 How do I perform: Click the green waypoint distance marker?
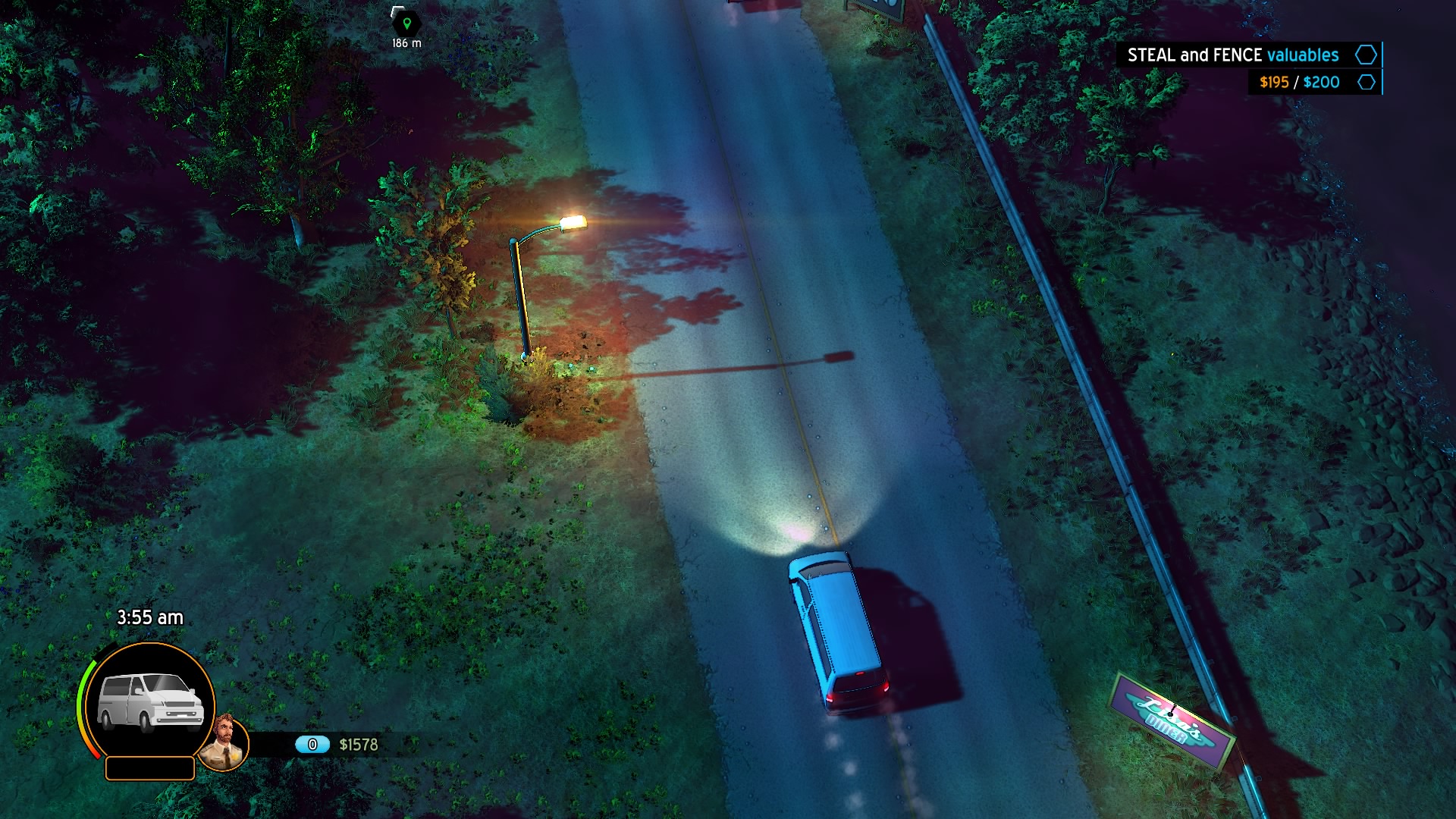coord(406,24)
